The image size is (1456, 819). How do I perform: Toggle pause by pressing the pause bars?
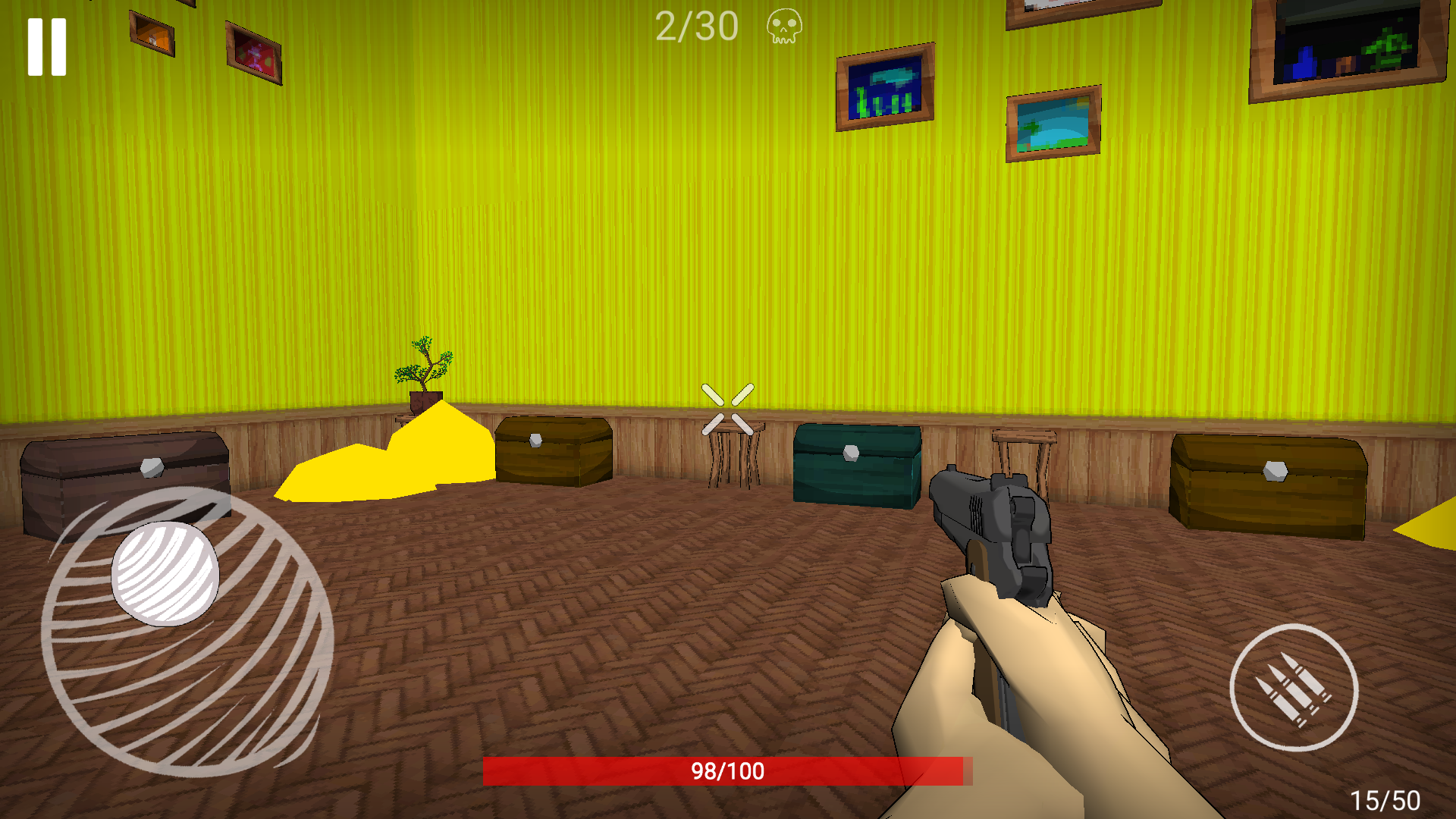[x=47, y=47]
